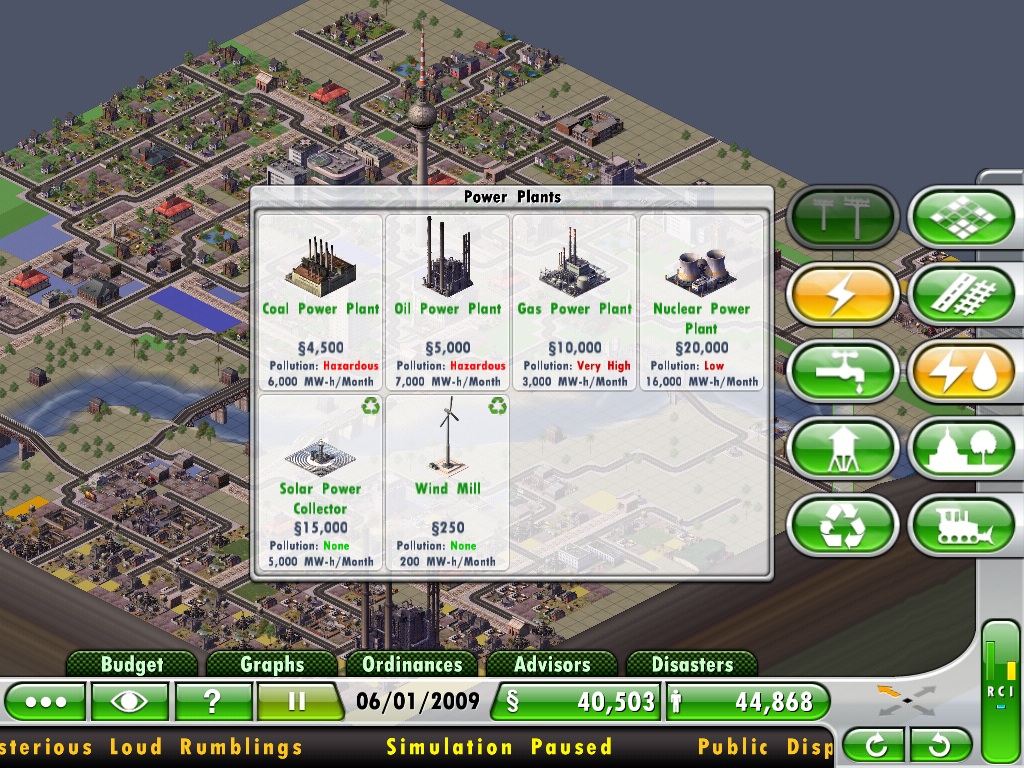1024x768 pixels.
Task: Select the Wind Mill for §250
Action: point(448,482)
